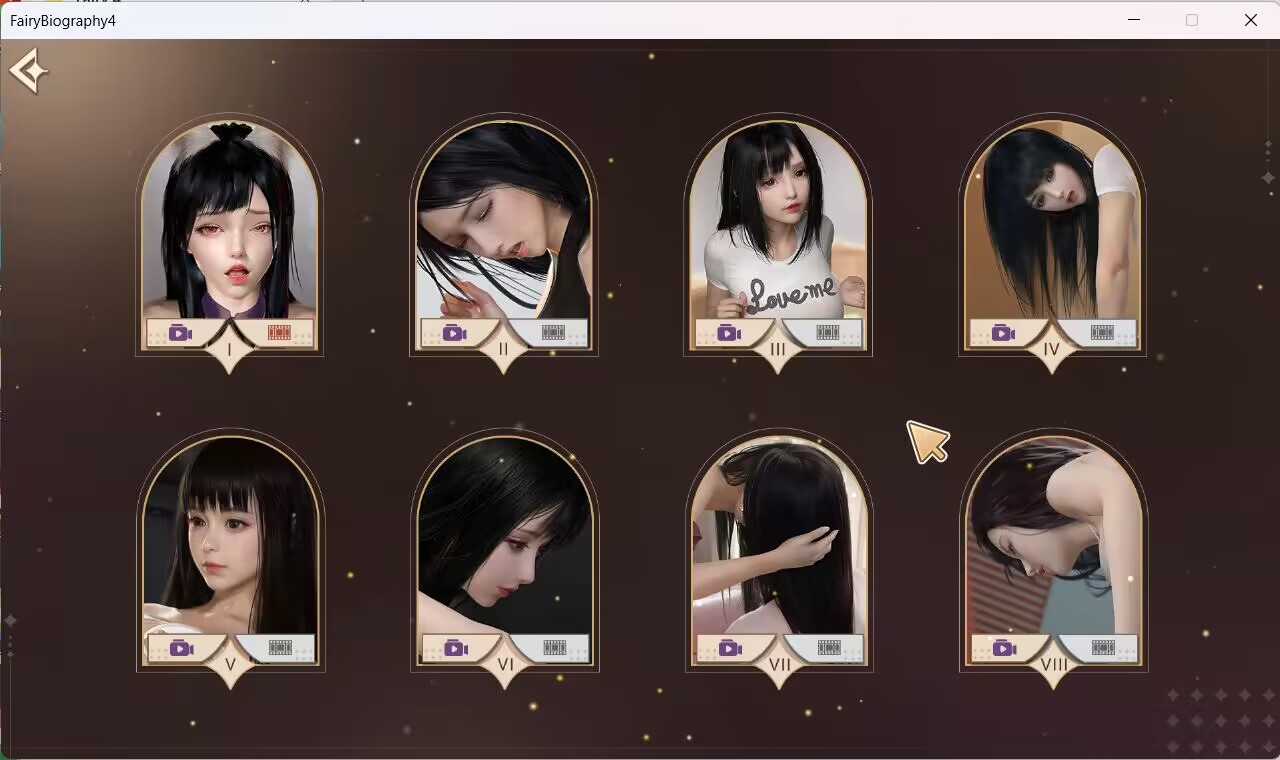Open the film strip gallery for chapter IV
1280x760 pixels.
pyautogui.click(x=1103, y=333)
